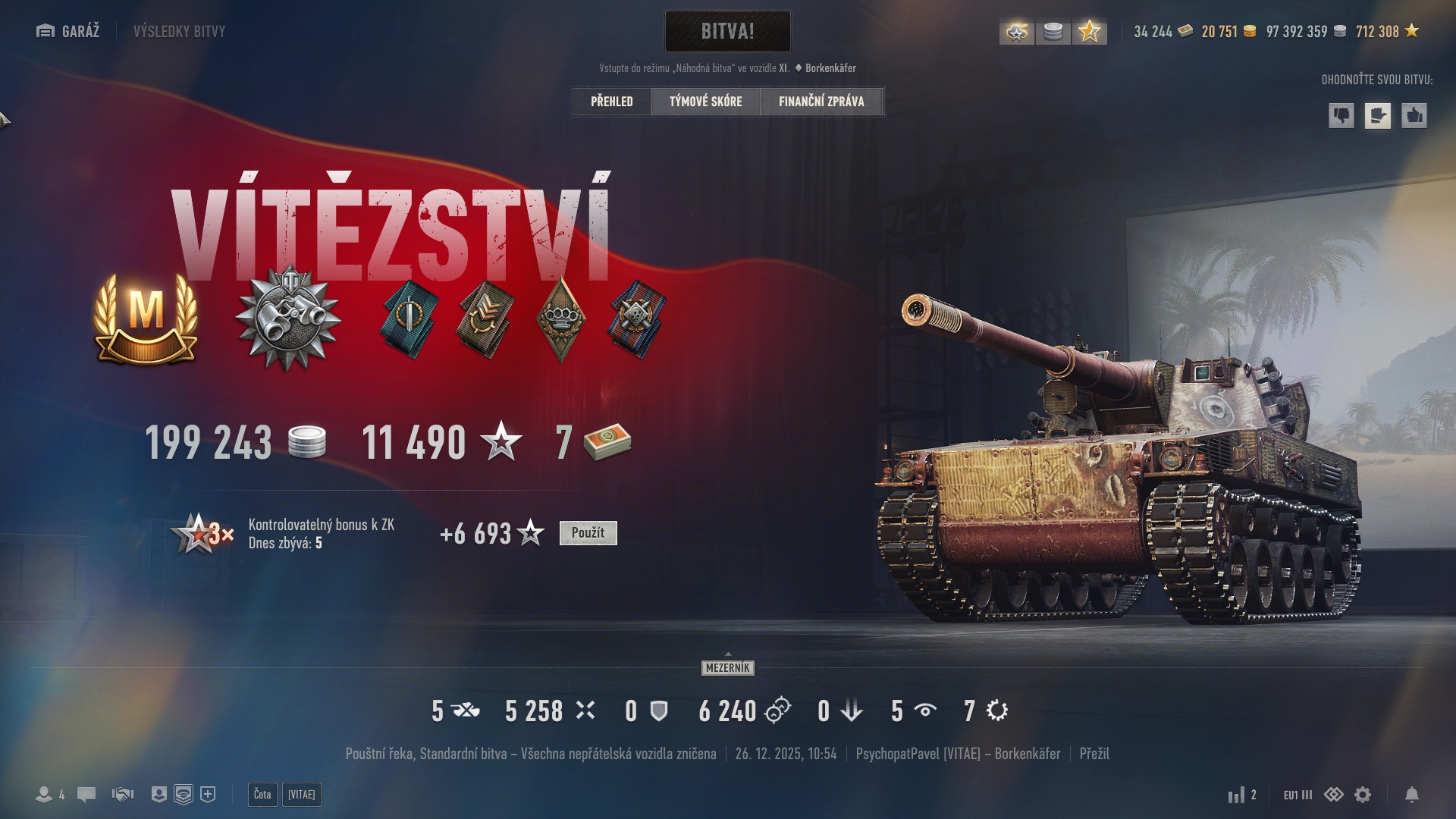Image resolution: width=1456 pixels, height=819 pixels.
Task: Open the EU1 server selector
Action: [1297, 795]
